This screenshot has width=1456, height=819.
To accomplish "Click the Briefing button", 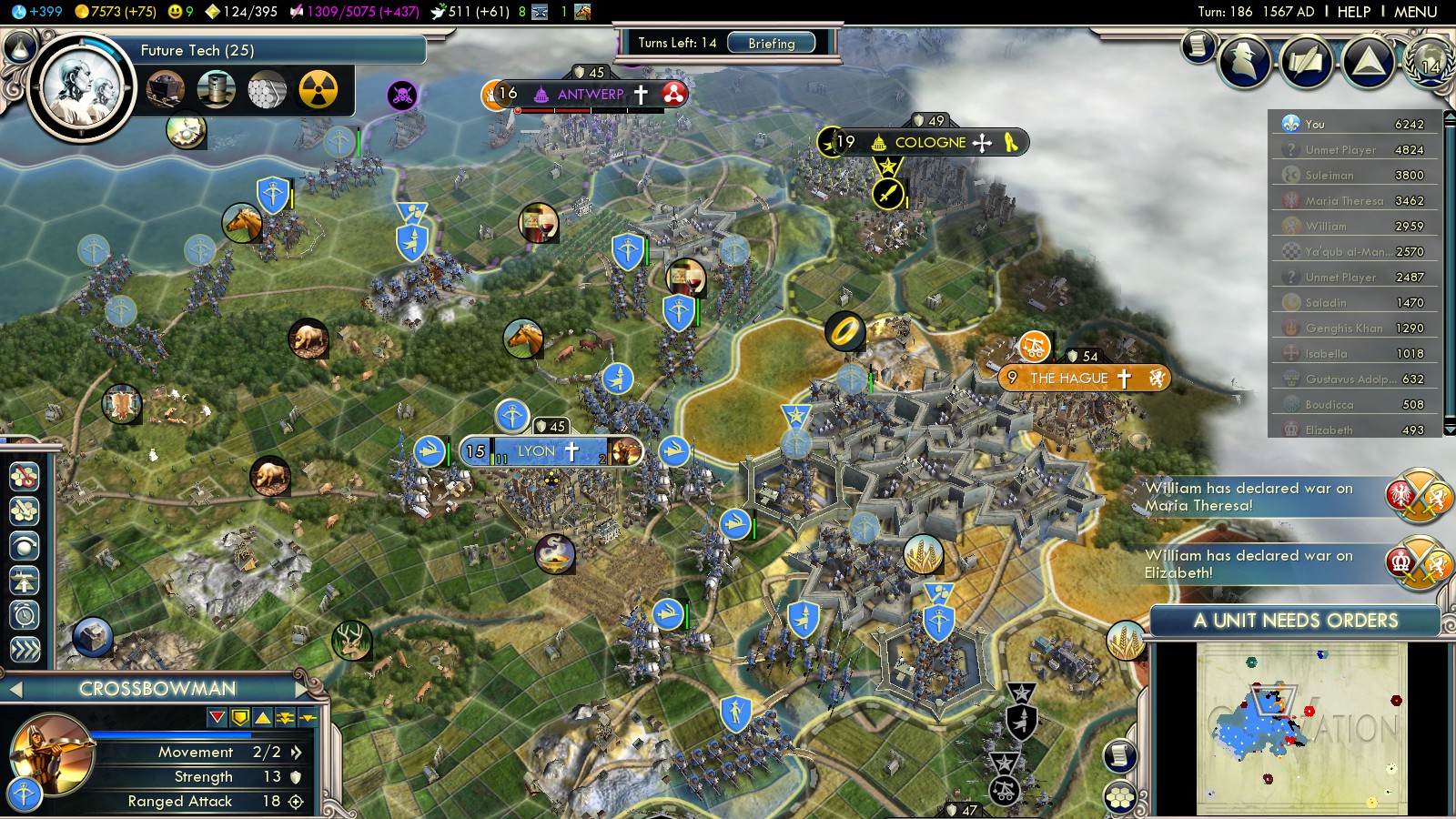I will (x=771, y=43).
